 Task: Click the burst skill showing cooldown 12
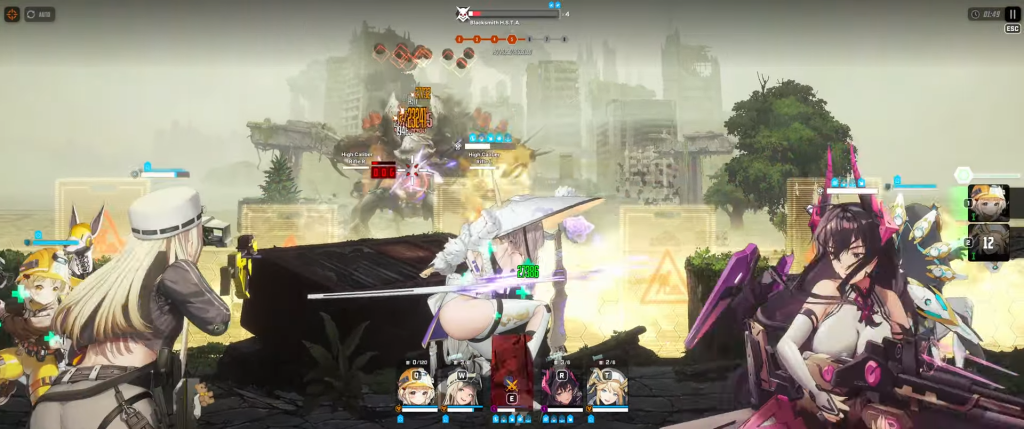[989, 241]
